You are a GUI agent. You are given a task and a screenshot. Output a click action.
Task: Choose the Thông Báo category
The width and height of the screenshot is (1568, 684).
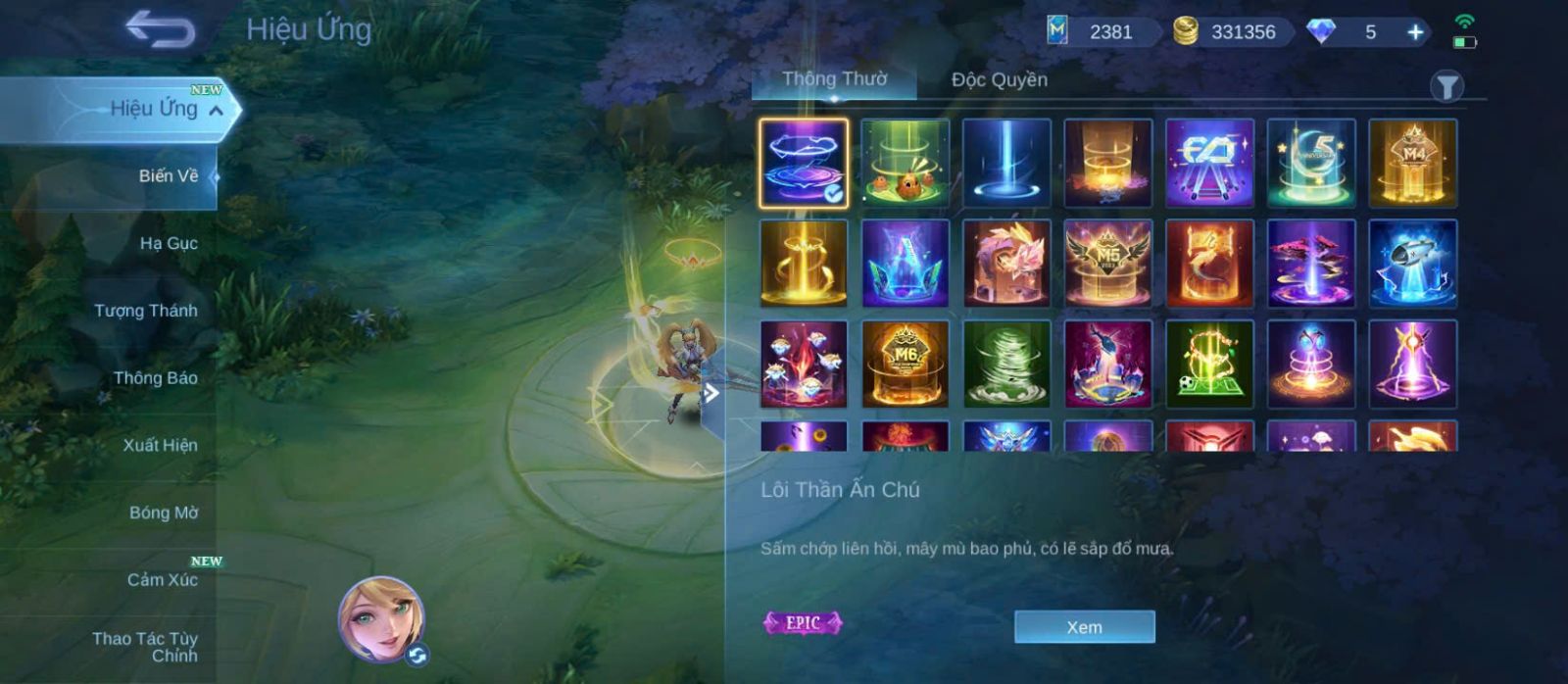coord(155,378)
